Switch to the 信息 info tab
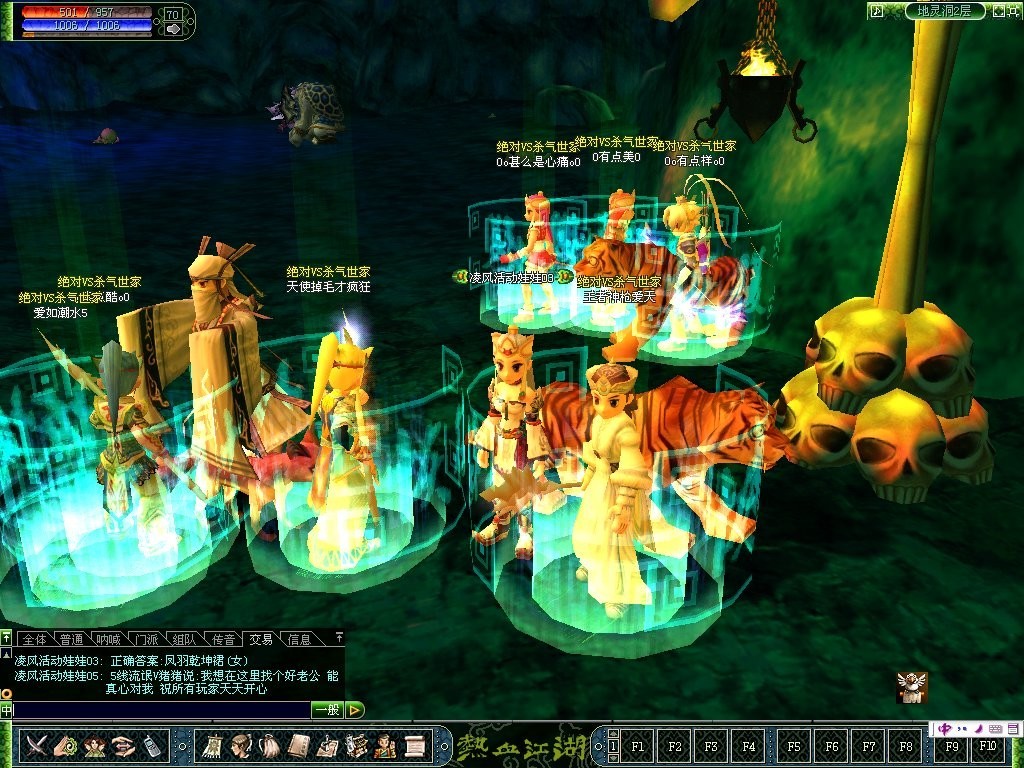1024x768 pixels. click(x=299, y=639)
